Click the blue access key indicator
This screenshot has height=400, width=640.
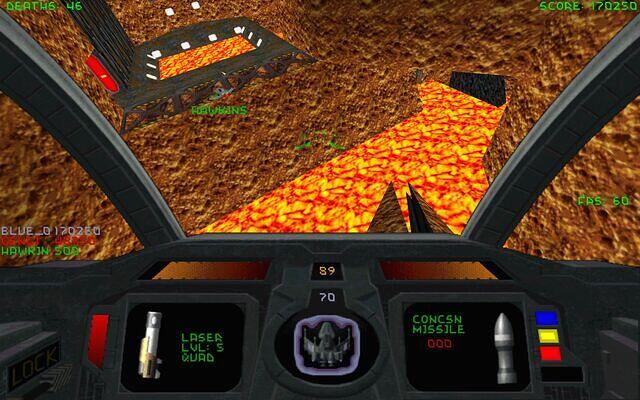(x=545, y=319)
